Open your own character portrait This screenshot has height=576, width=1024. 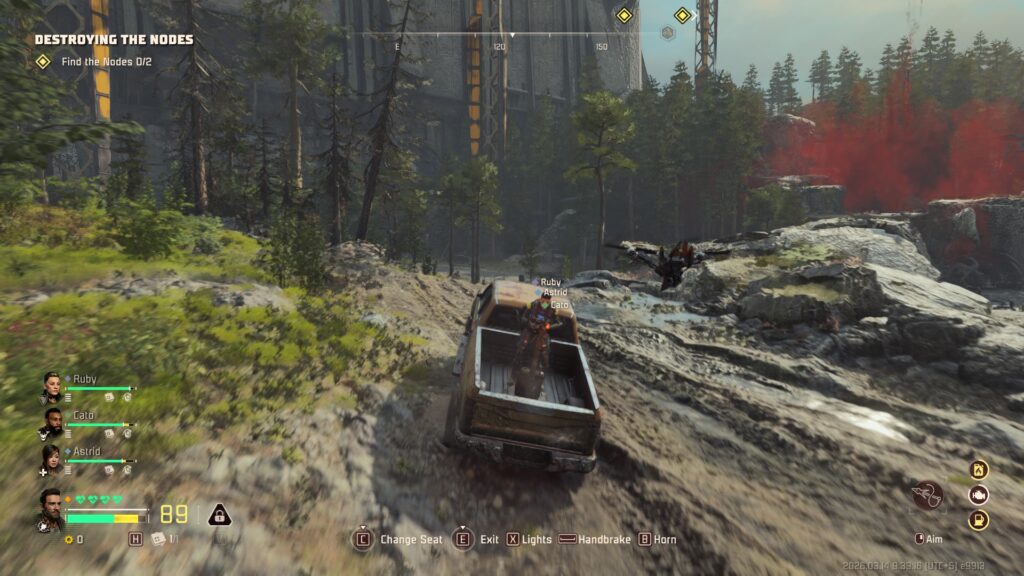point(51,508)
